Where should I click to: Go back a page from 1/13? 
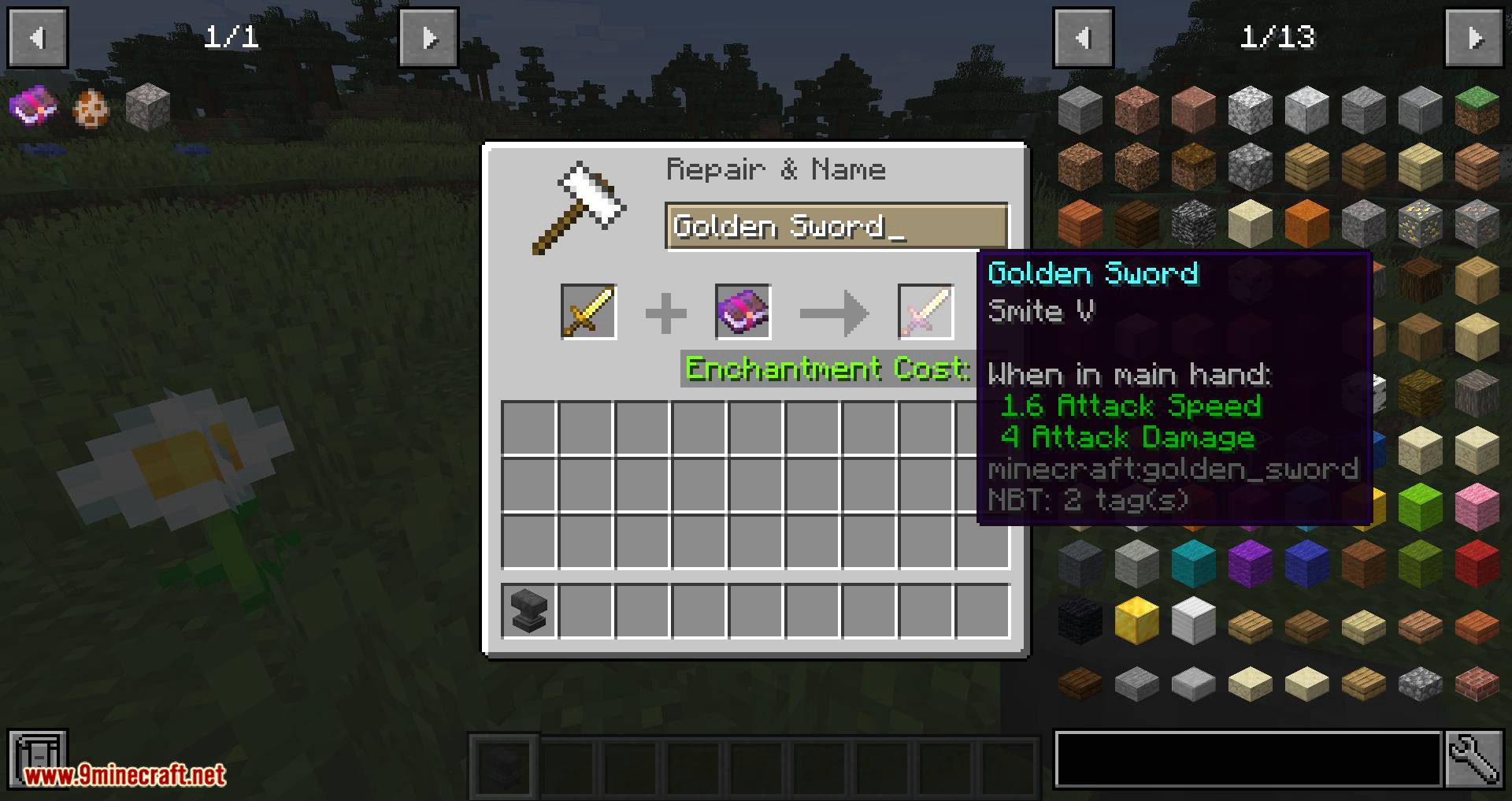coord(1083,38)
